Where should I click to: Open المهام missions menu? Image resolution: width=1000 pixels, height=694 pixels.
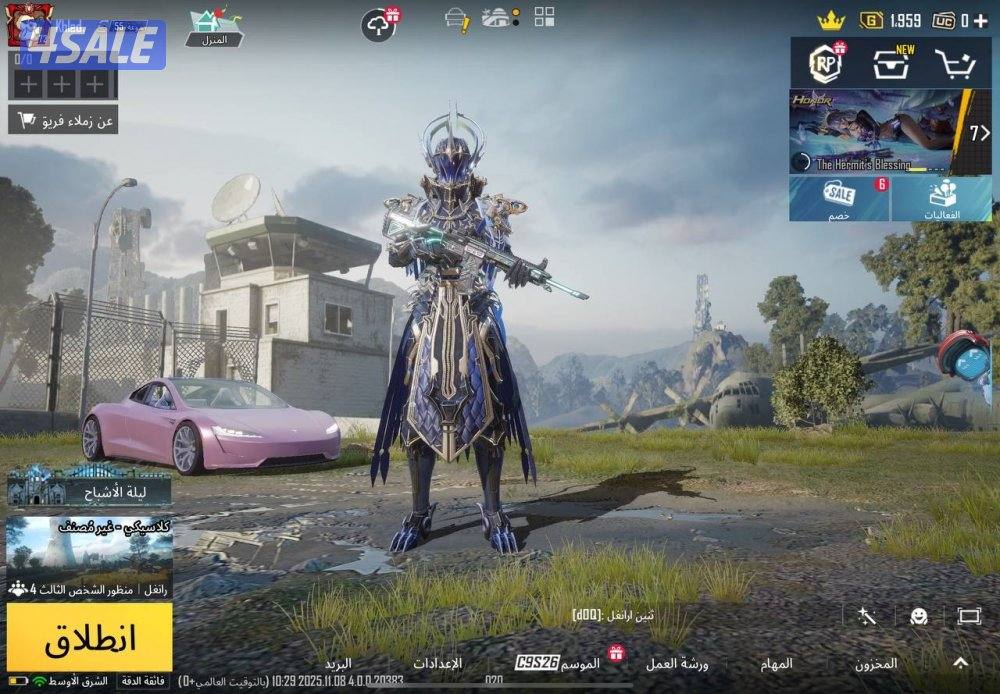[x=776, y=663]
